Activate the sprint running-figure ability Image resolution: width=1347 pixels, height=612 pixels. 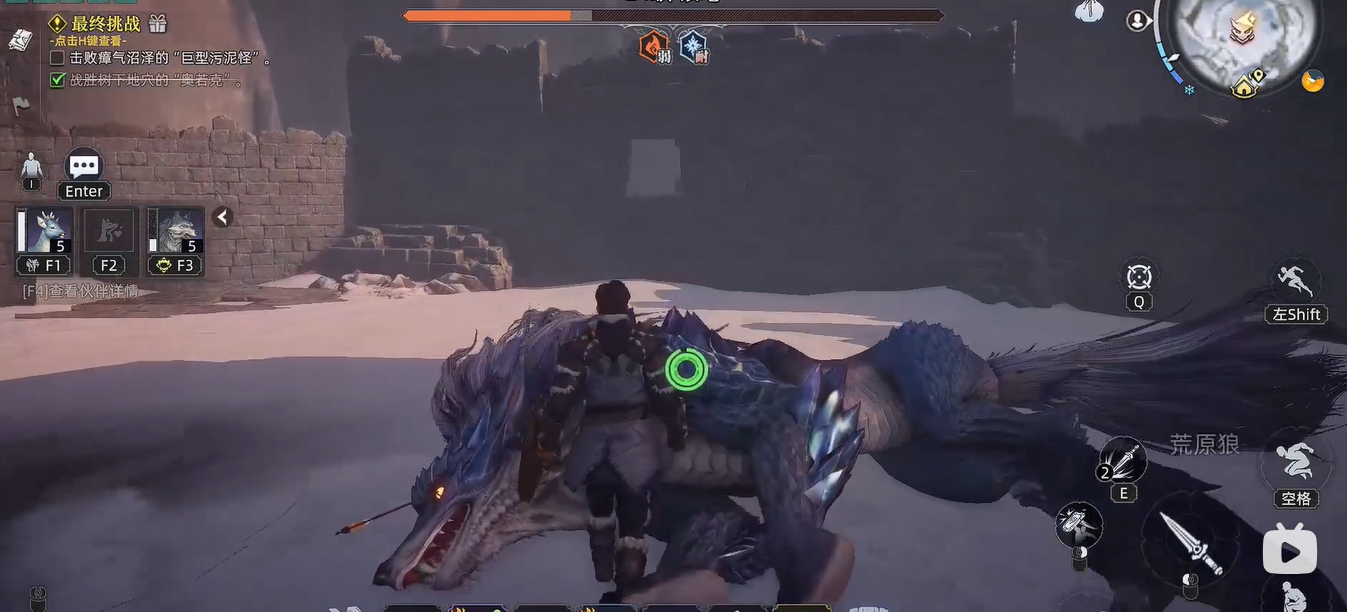point(1295,280)
